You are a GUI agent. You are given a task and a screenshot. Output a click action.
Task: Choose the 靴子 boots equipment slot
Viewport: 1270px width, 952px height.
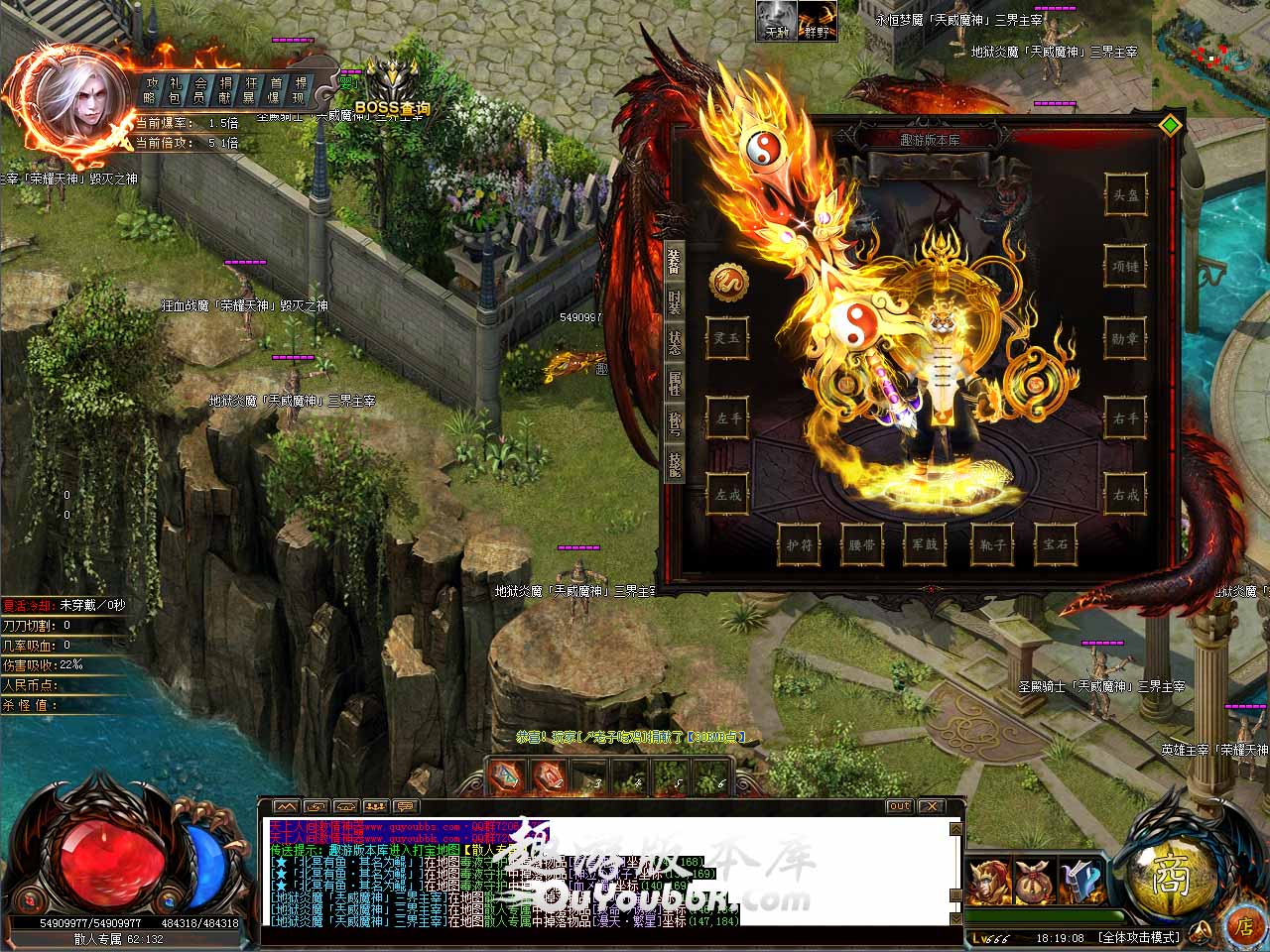(x=993, y=544)
